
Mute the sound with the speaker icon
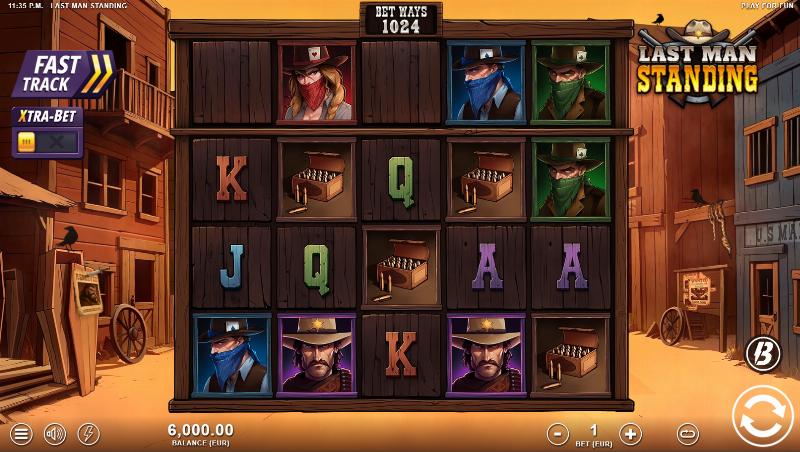(55, 434)
